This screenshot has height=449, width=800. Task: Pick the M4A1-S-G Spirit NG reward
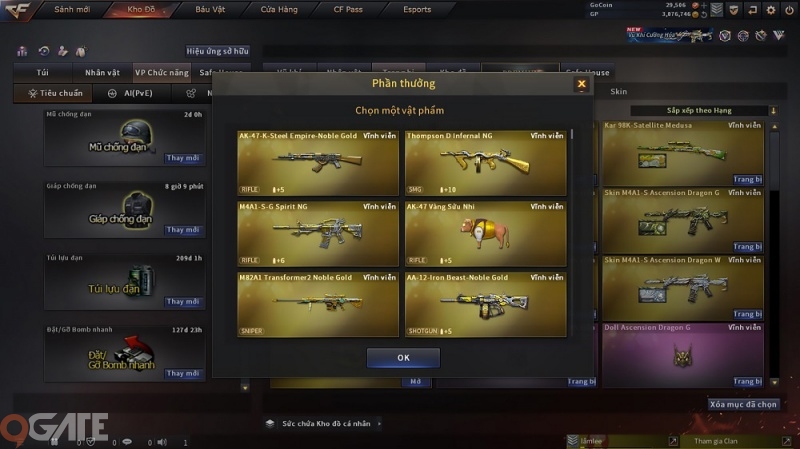[x=318, y=233]
